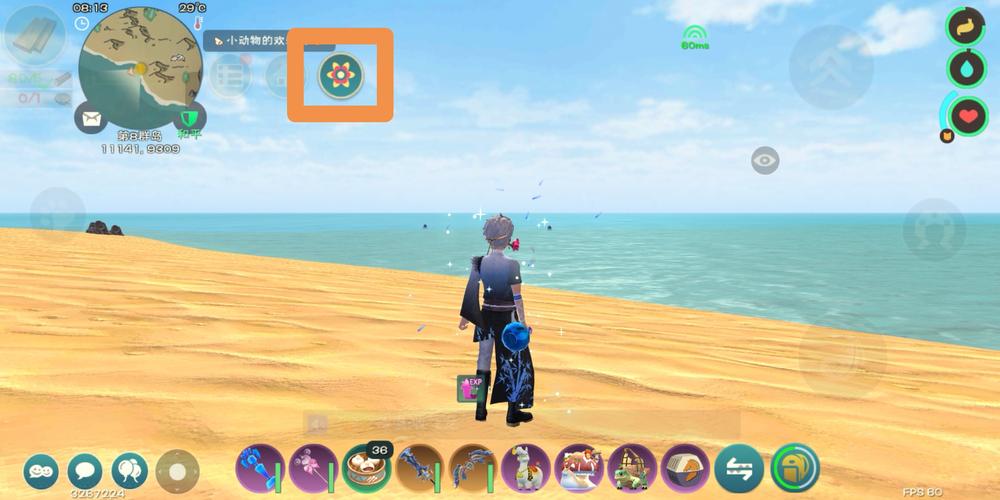The image size is (1000, 500).
Task: Open the mail envelope icon
Action: (x=91, y=119)
